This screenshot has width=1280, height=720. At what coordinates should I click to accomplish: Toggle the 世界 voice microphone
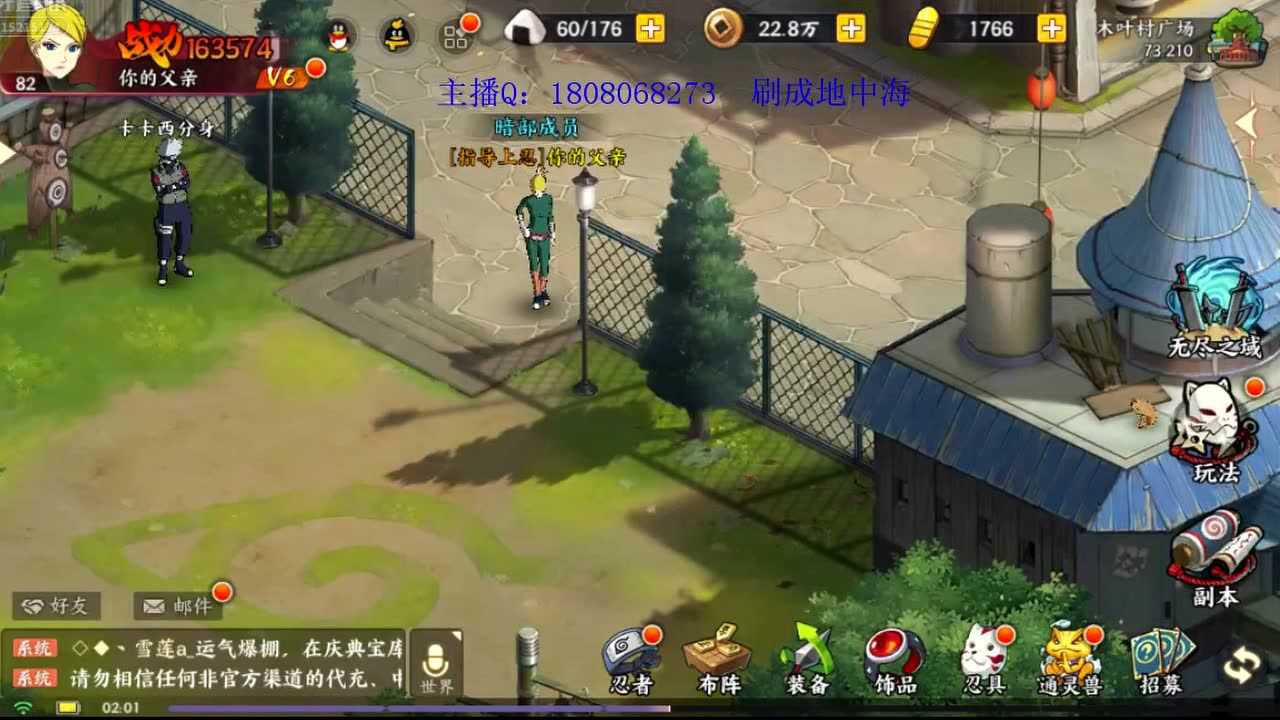tap(435, 658)
